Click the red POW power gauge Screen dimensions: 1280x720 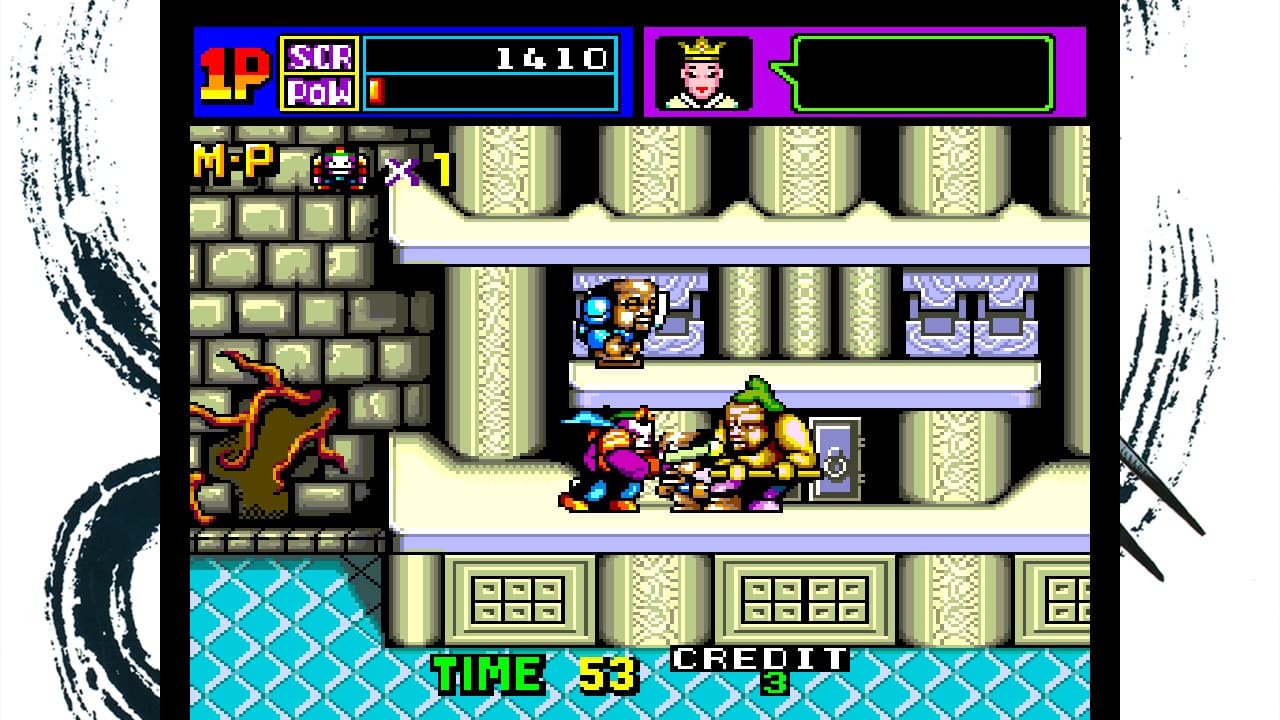coord(375,90)
